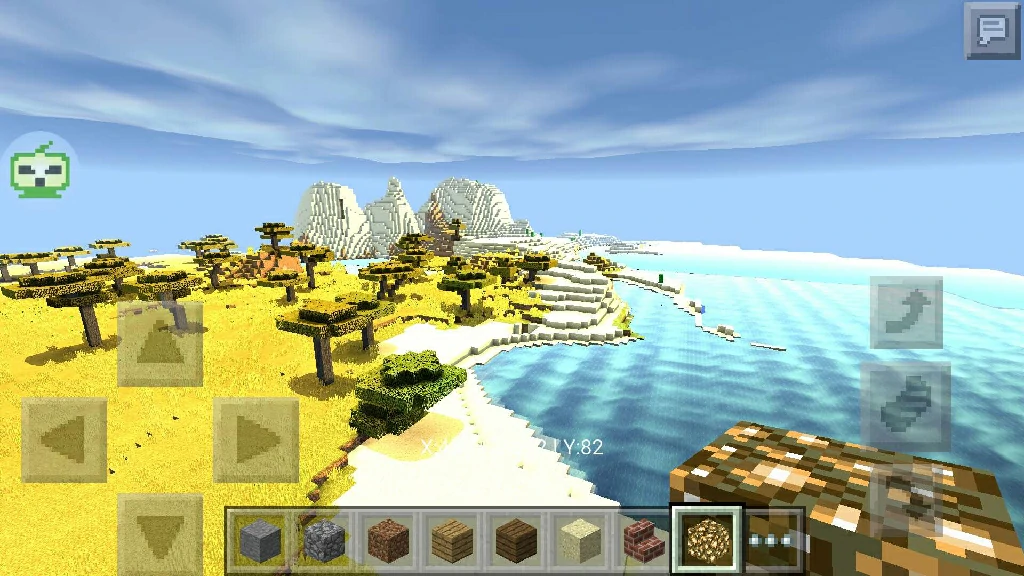
Task: Tap the curved arrow jump button
Action: pyautogui.click(x=906, y=312)
